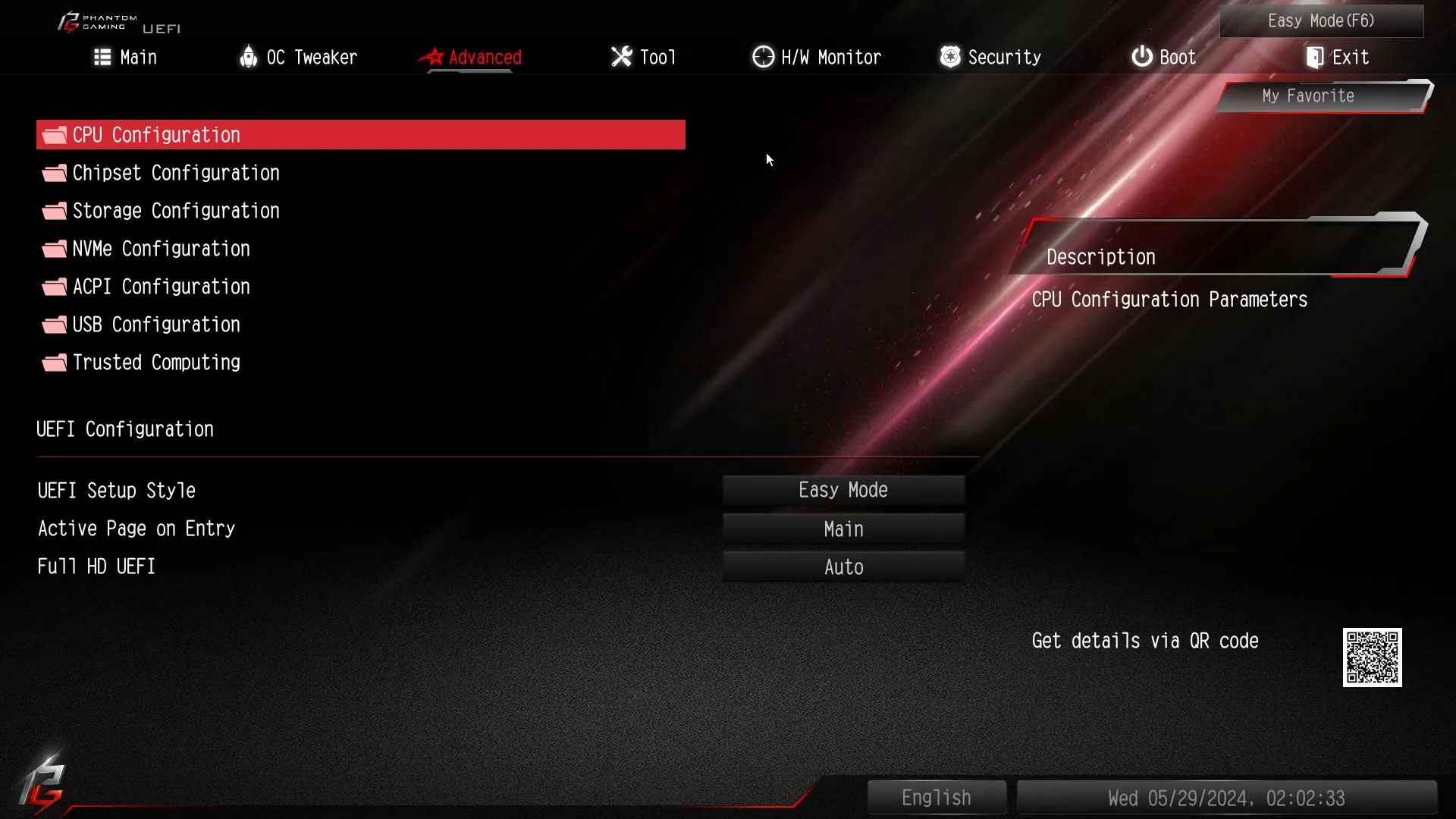The width and height of the screenshot is (1456, 819).
Task: Switch UEFI Setup Style to Easy Mode
Action: coord(843,489)
